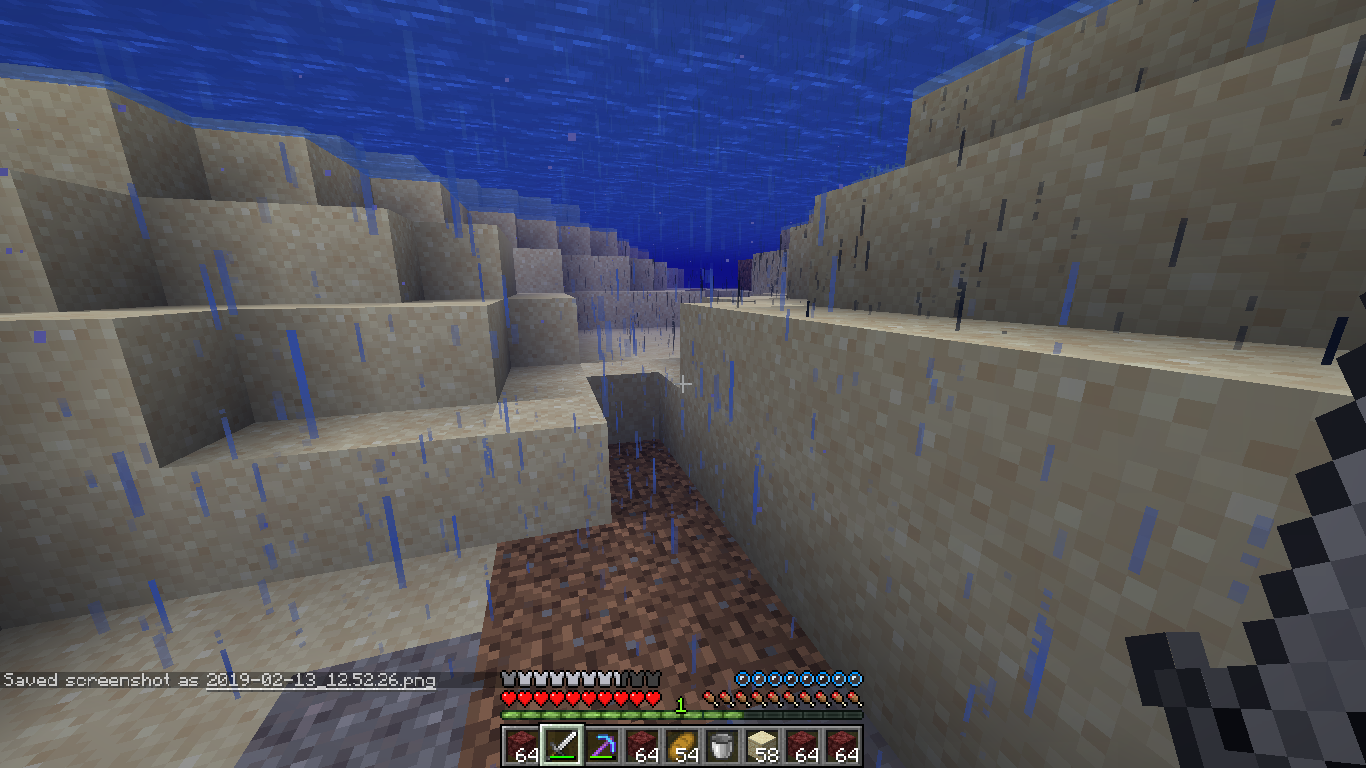
Task: Choose the enchanted diamond pickaxe slot
Action: coord(602,746)
